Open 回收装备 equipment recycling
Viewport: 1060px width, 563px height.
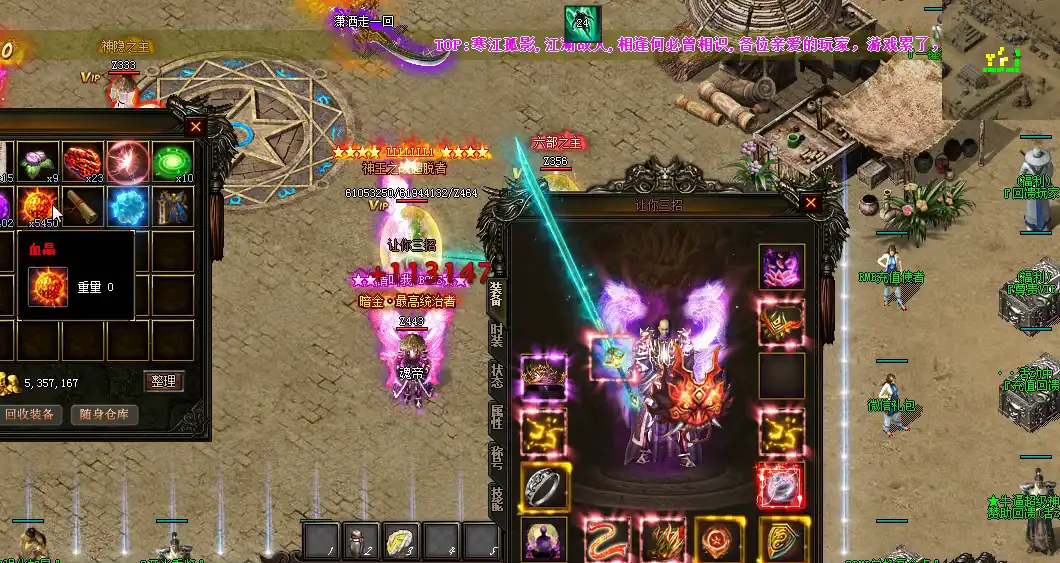[x=30, y=414]
